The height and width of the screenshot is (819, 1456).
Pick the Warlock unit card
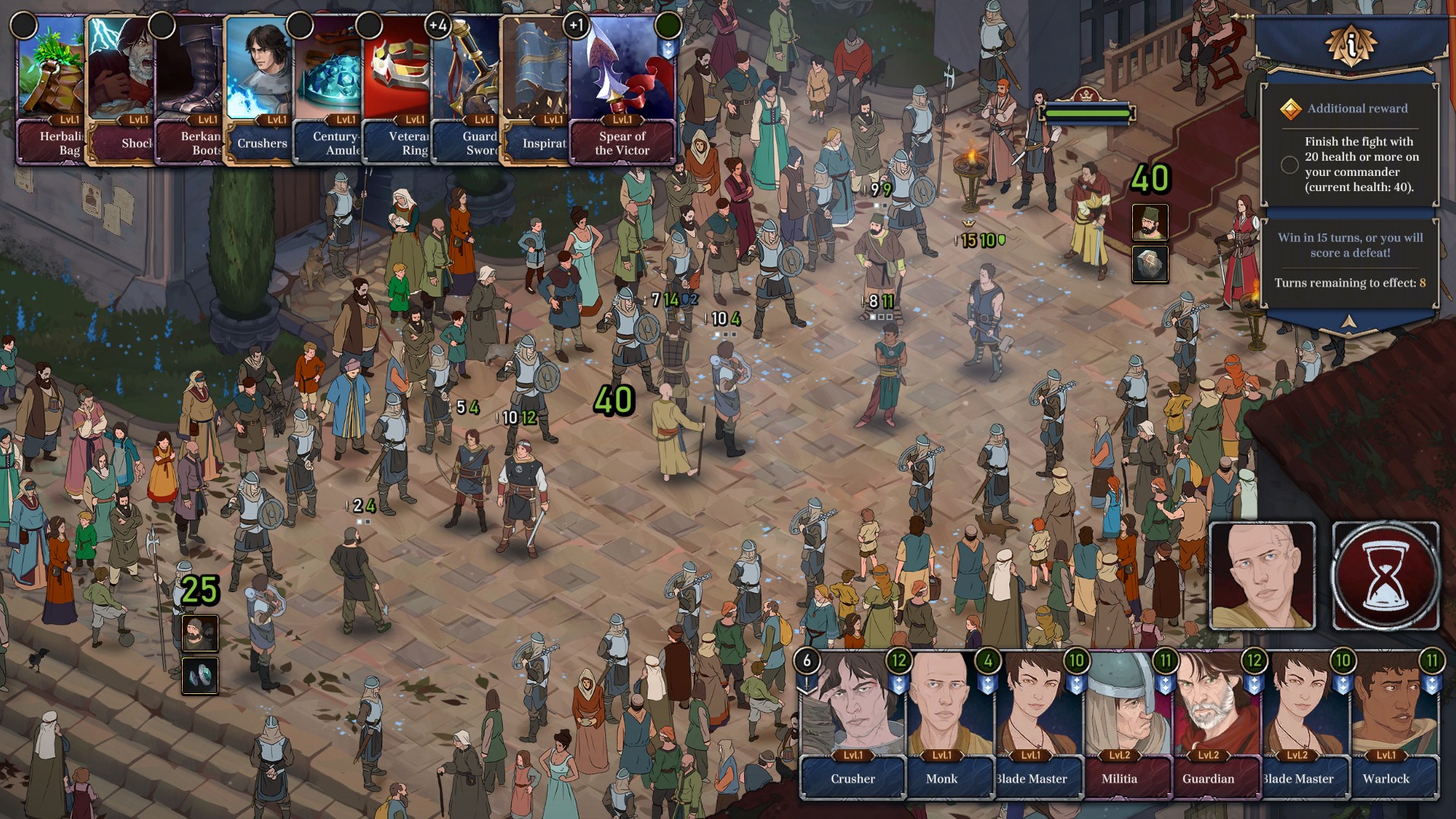1387,724
